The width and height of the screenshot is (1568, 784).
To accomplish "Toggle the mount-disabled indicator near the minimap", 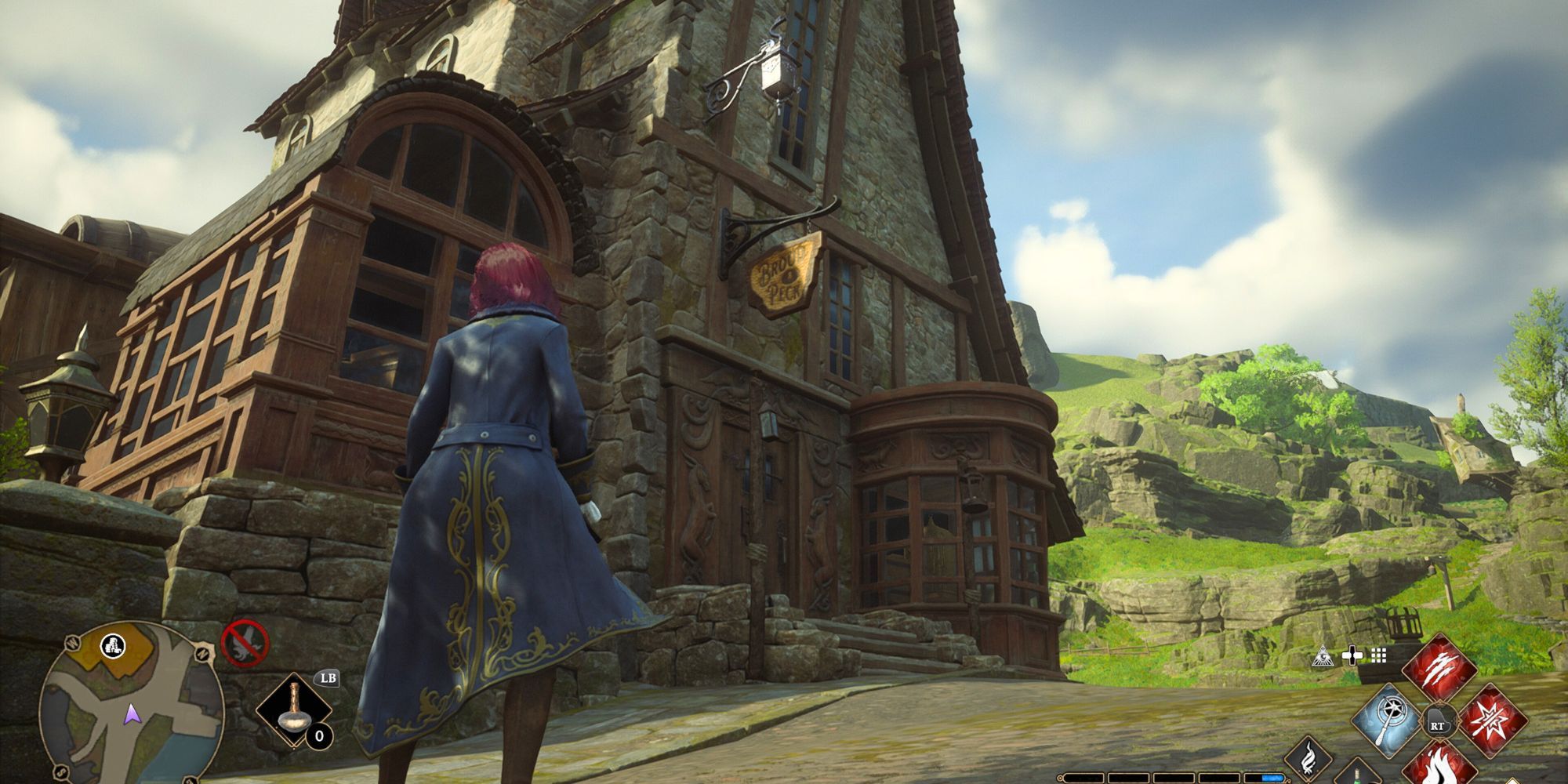I will [x=245, y=641].
